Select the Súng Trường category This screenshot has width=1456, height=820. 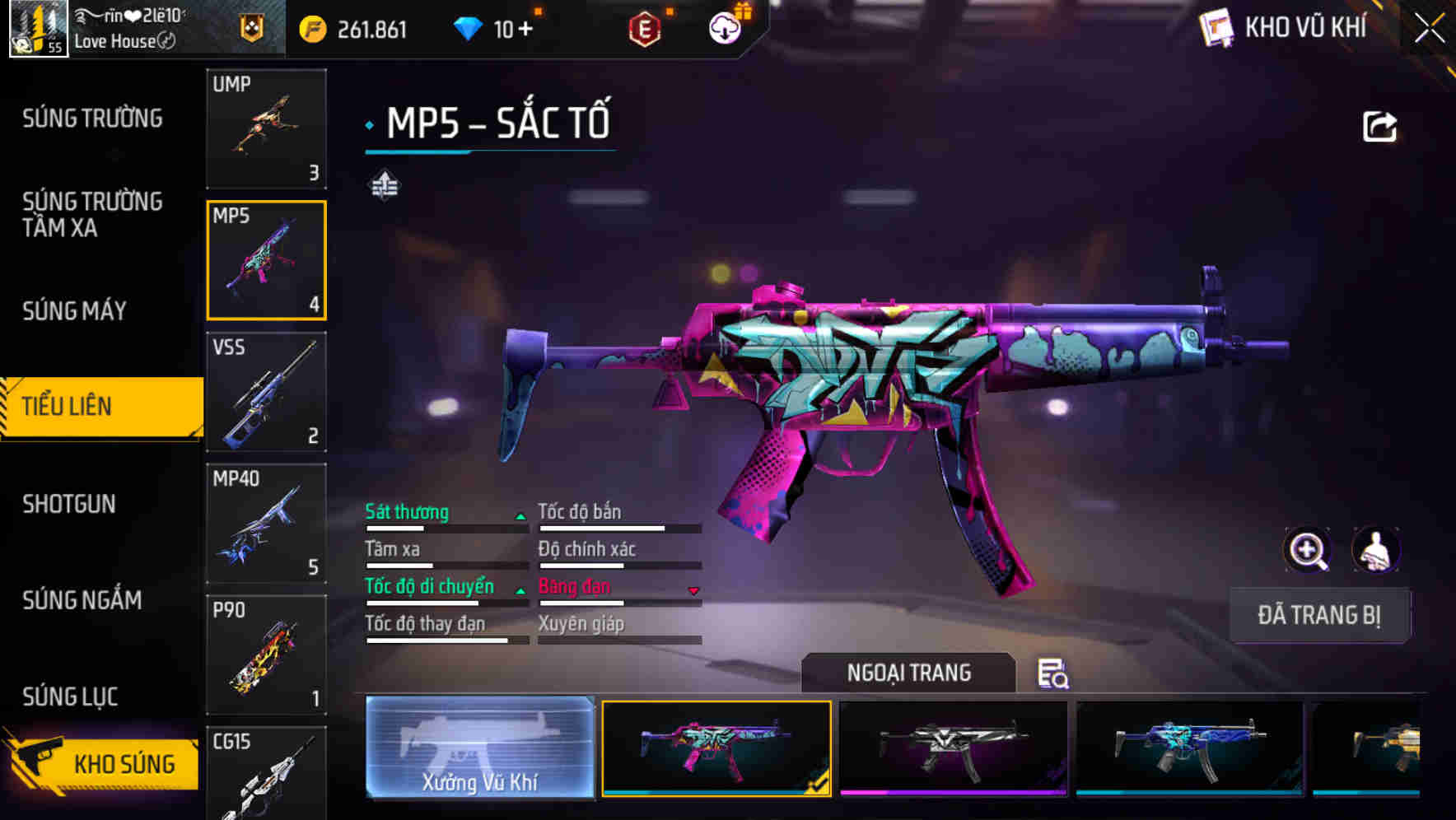(92, 119)
